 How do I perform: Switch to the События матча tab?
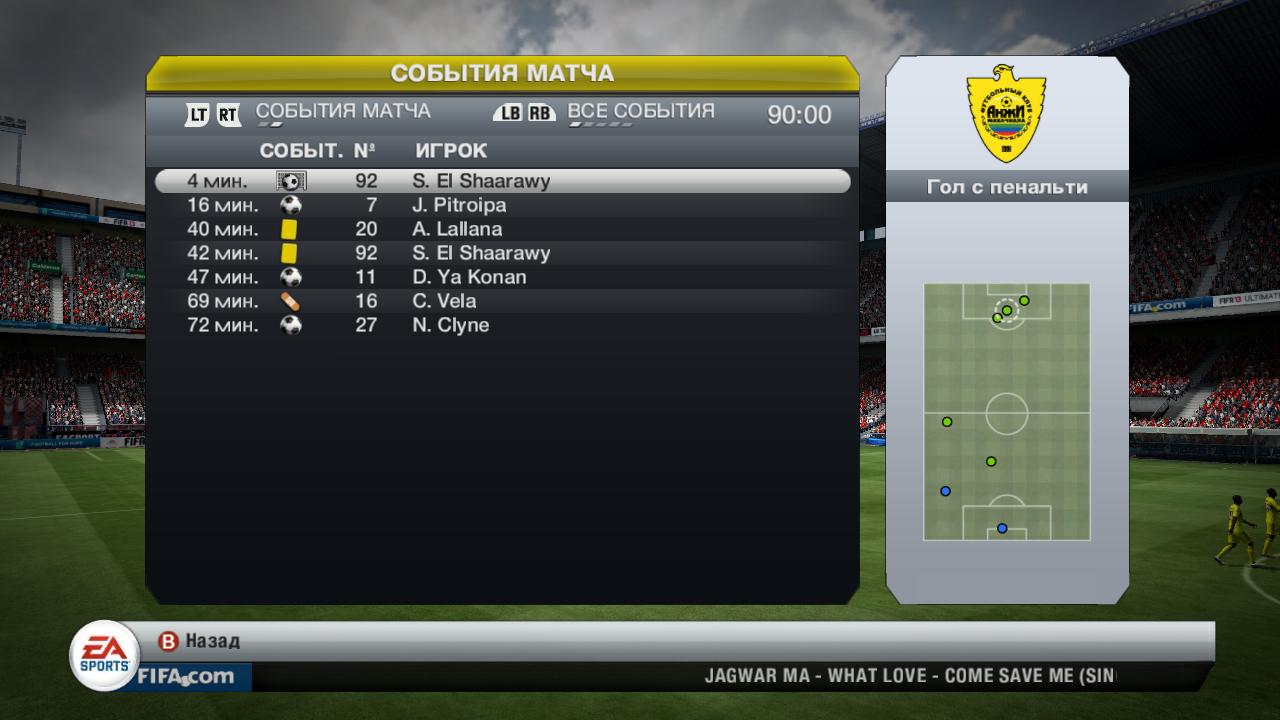[343, 112]
